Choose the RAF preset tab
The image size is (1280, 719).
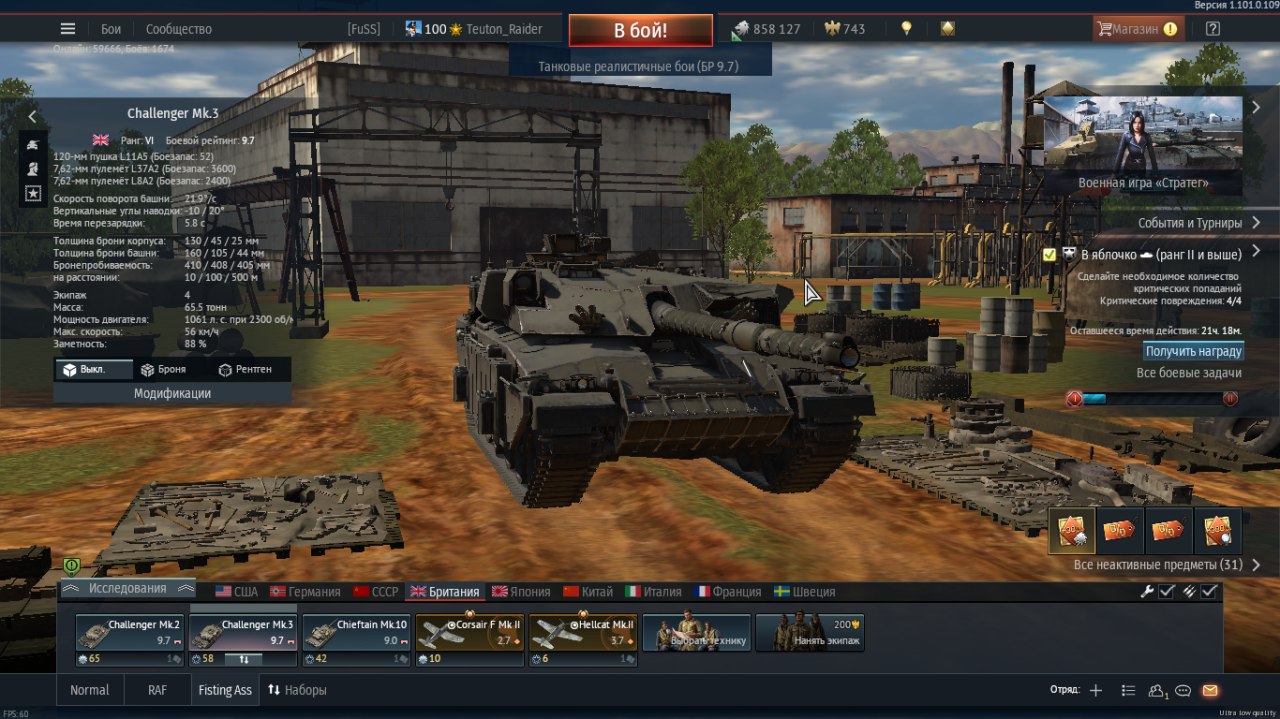pos(157,690)
